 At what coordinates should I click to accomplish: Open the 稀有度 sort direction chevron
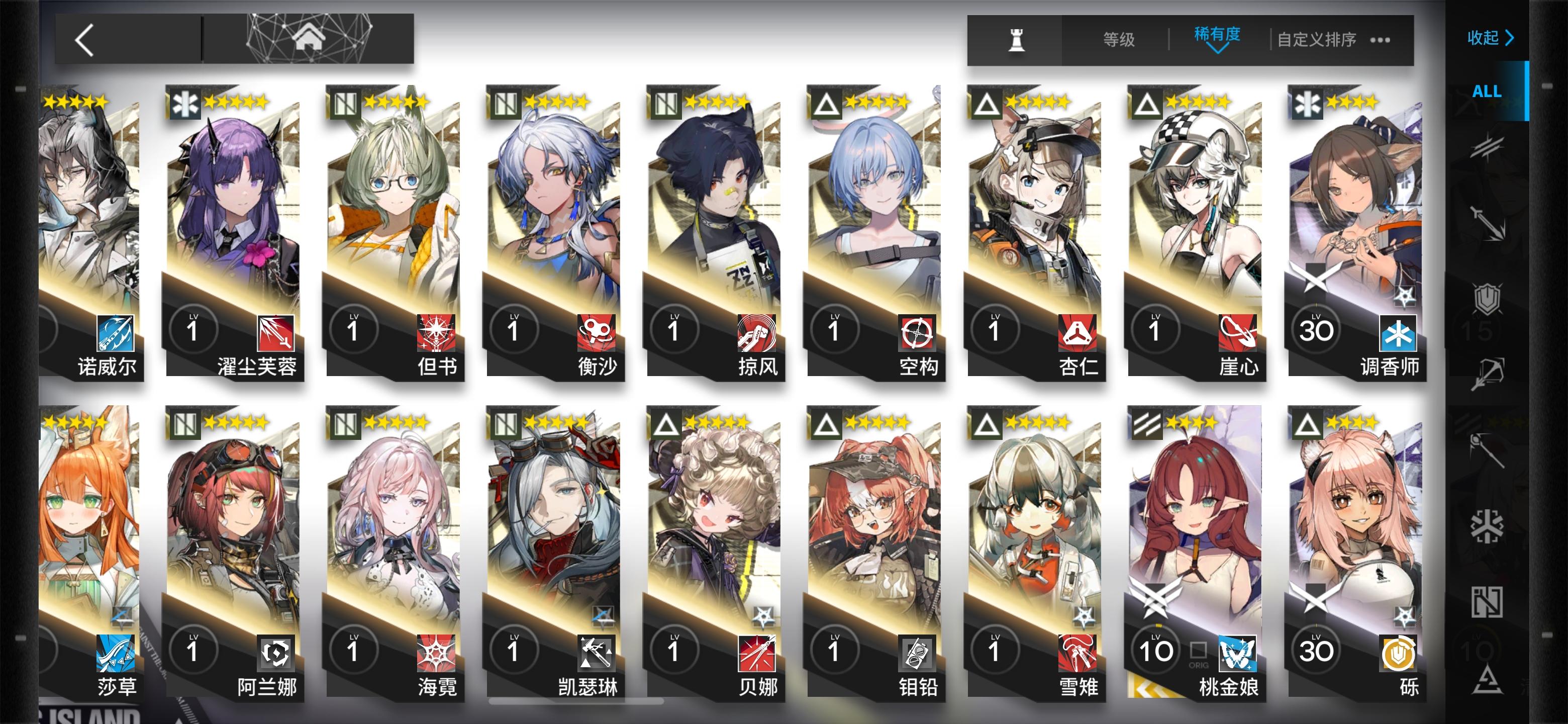(1218, 55)
